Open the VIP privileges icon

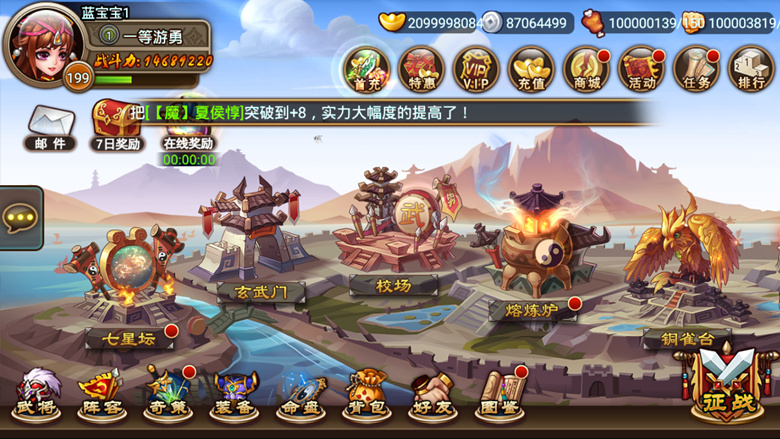pyautogui.click(x=476, y=68)
